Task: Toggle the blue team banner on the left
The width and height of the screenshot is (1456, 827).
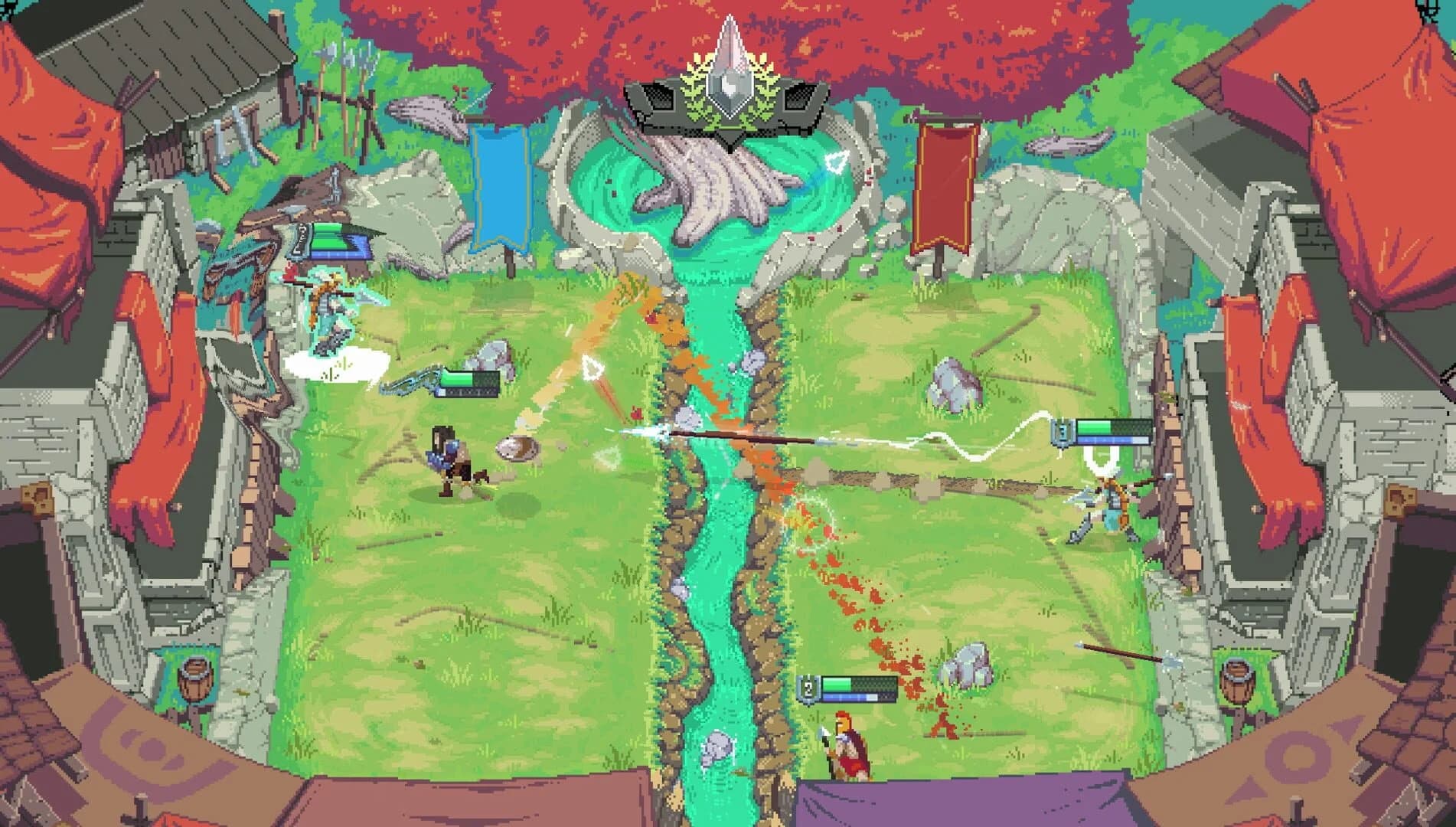Action: coord(501,188)
